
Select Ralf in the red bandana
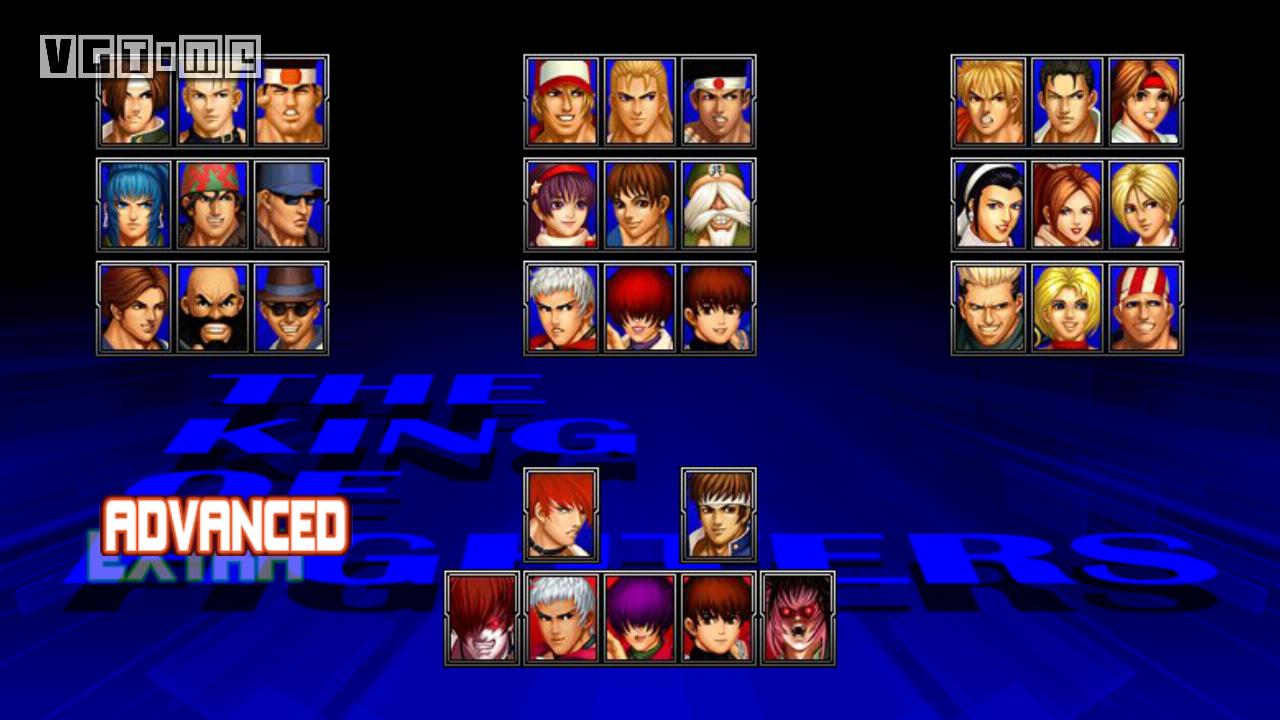coord(213,205)
